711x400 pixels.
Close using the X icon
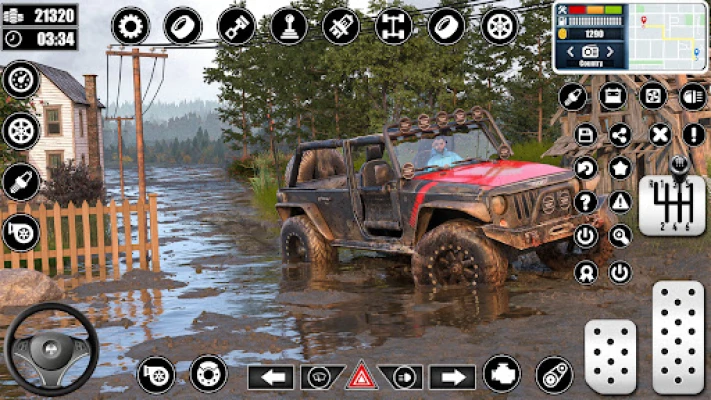click(659, 134)
